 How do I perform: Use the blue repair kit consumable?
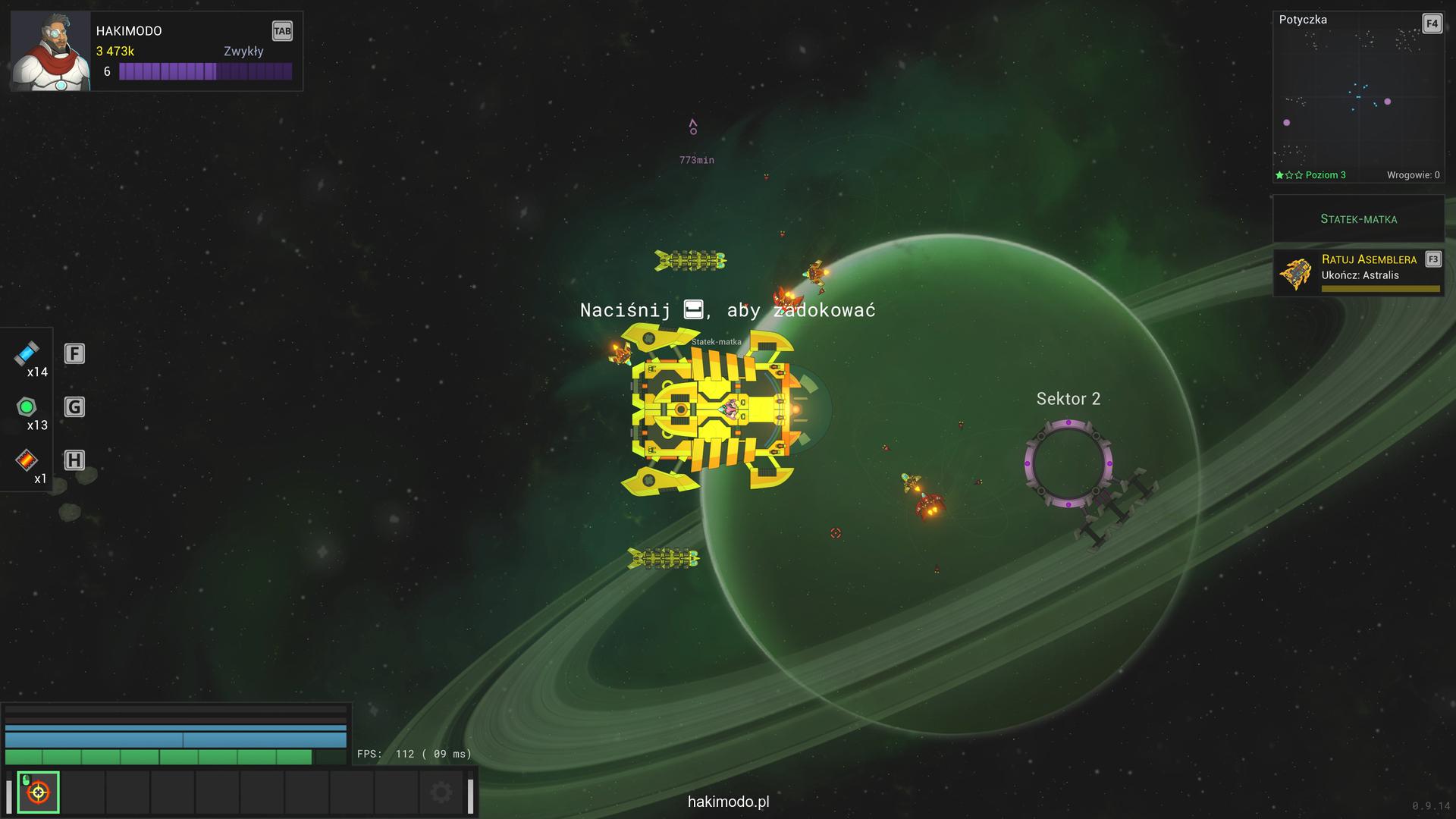point(27,353)
